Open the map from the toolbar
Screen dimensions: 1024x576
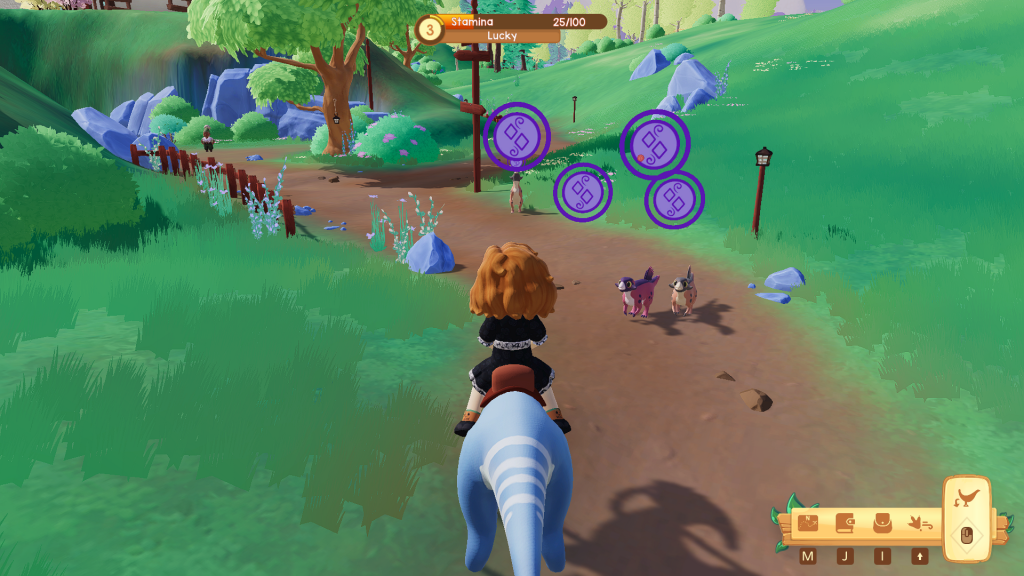pyautogui.click(x=808, y=524)
